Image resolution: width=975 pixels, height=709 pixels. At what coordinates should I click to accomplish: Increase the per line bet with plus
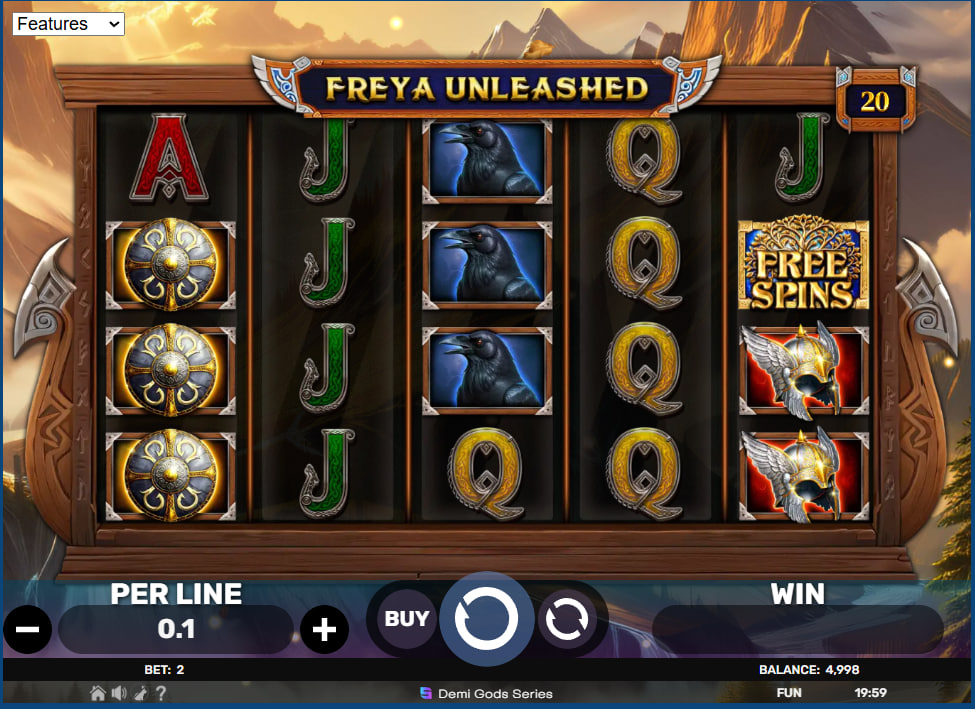325,630
